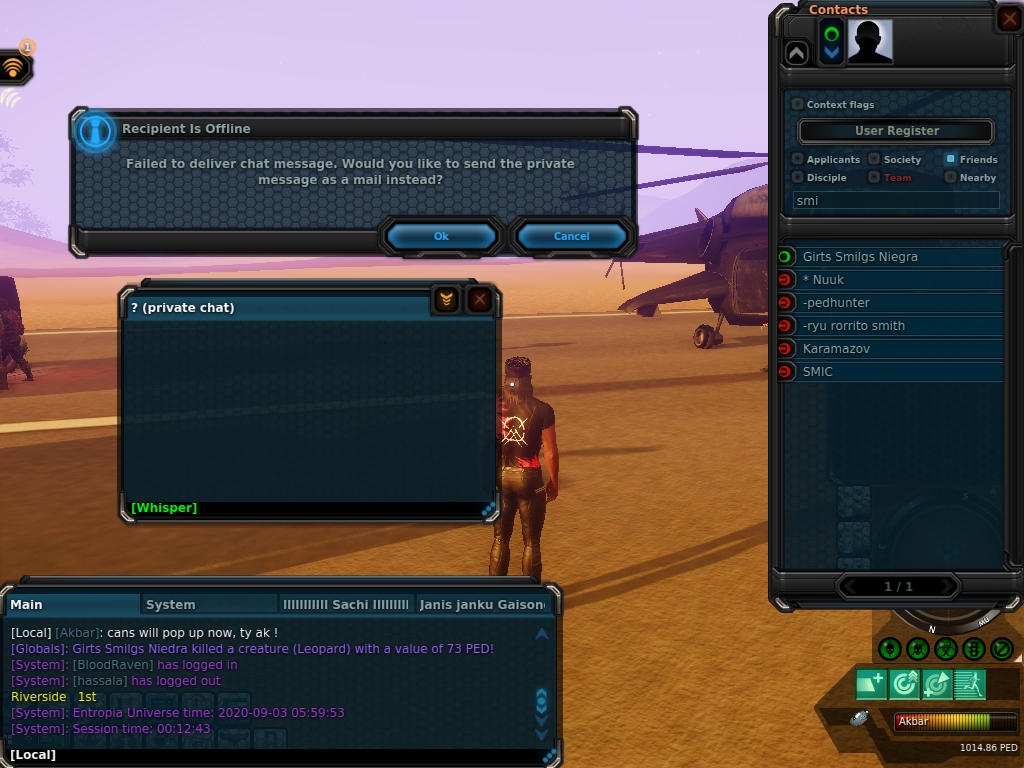The width and height of the screenshot is (1024, 768).
Task: Cancel the offline recipient dialog
Action: coord(571,236)
